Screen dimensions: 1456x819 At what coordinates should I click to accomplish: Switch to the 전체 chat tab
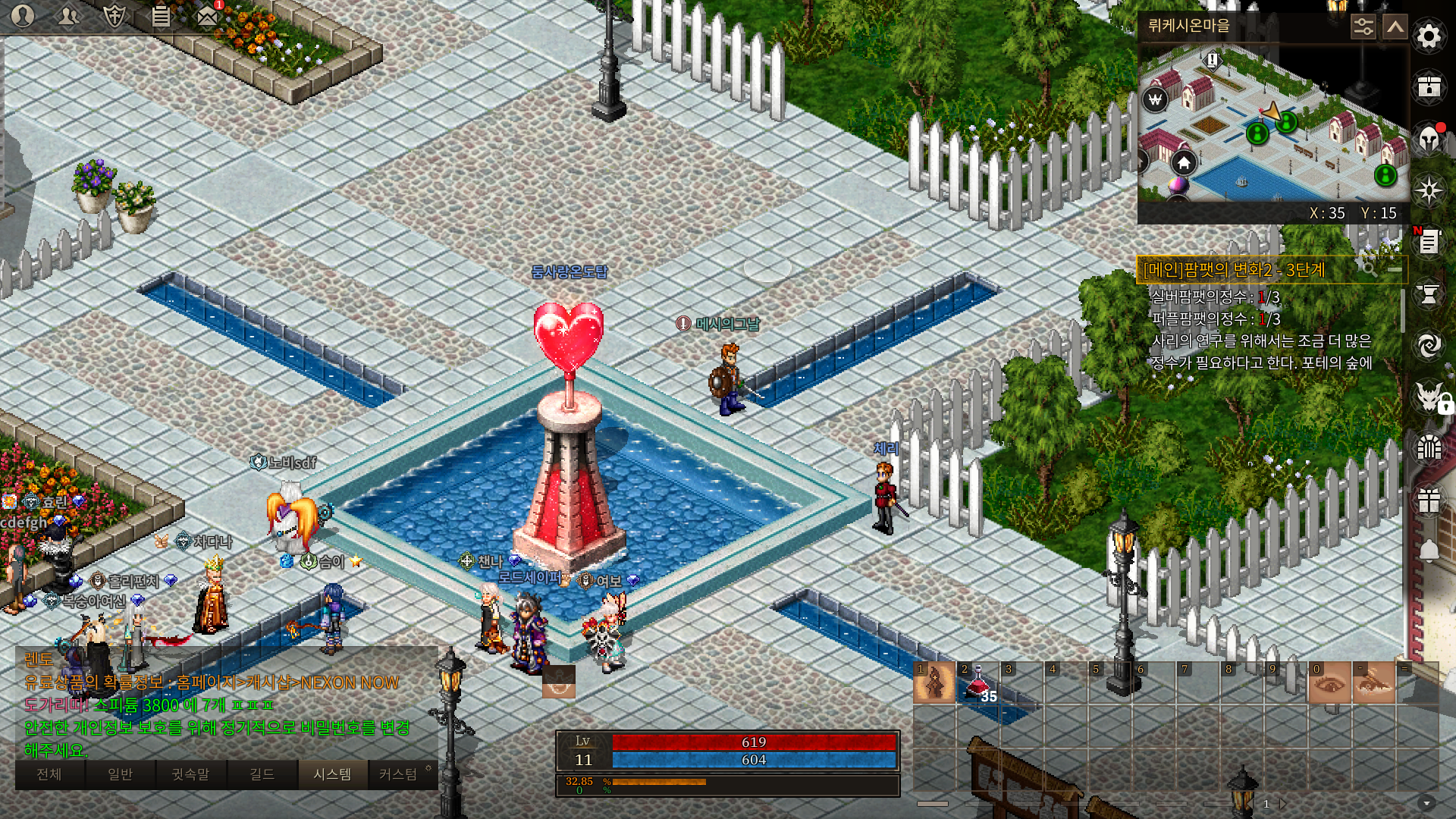[x=49, y=774]
